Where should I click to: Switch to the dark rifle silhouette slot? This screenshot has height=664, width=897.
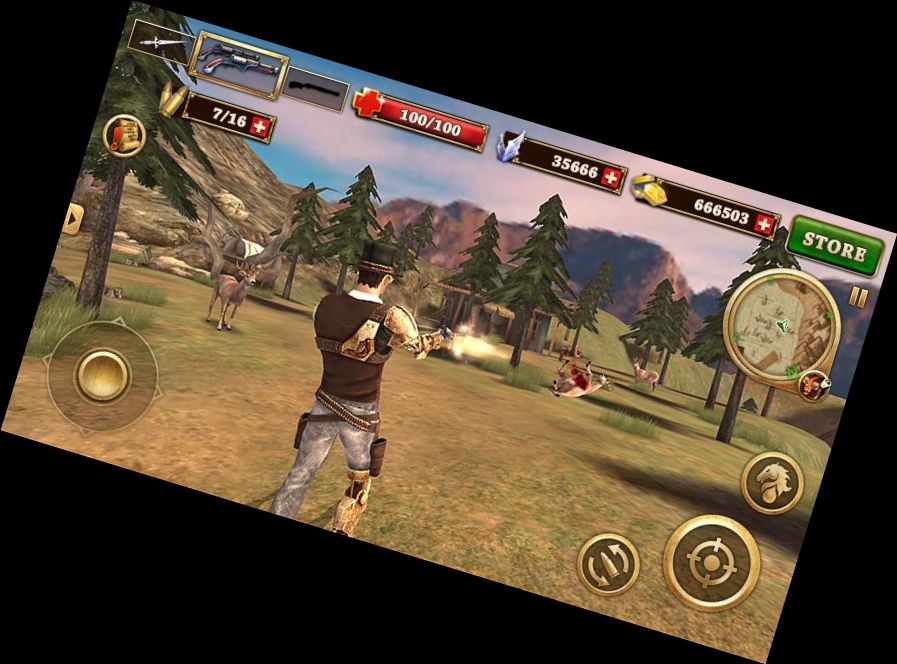coord(313,90)
